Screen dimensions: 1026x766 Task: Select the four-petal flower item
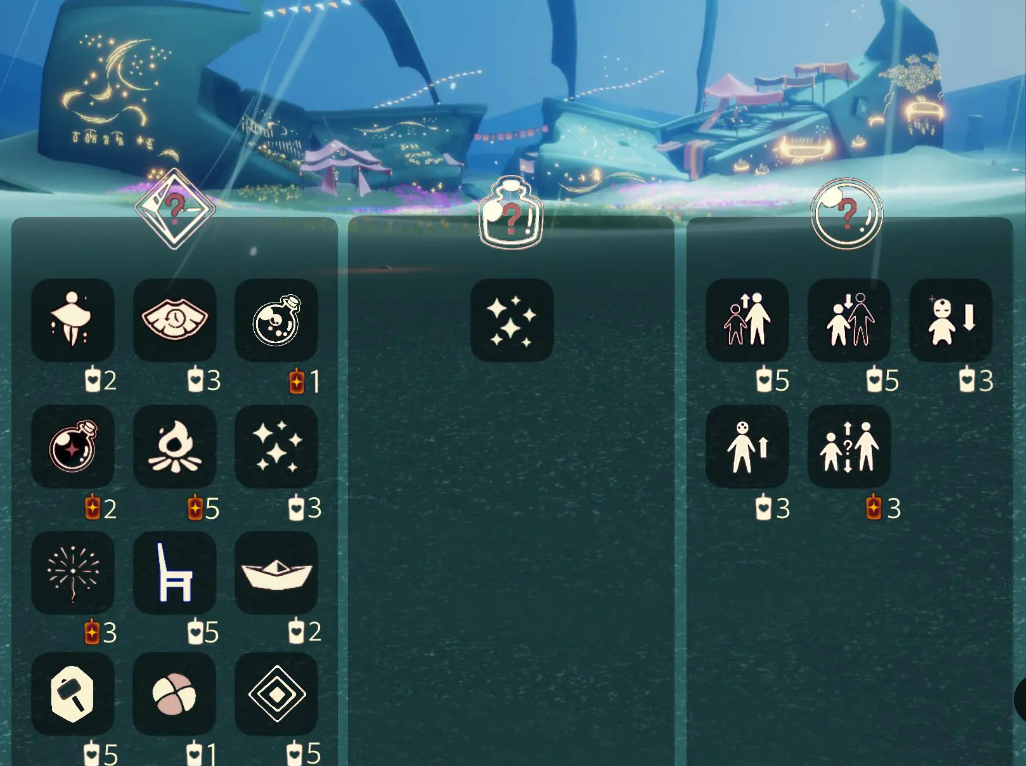[x=174, y=694]
